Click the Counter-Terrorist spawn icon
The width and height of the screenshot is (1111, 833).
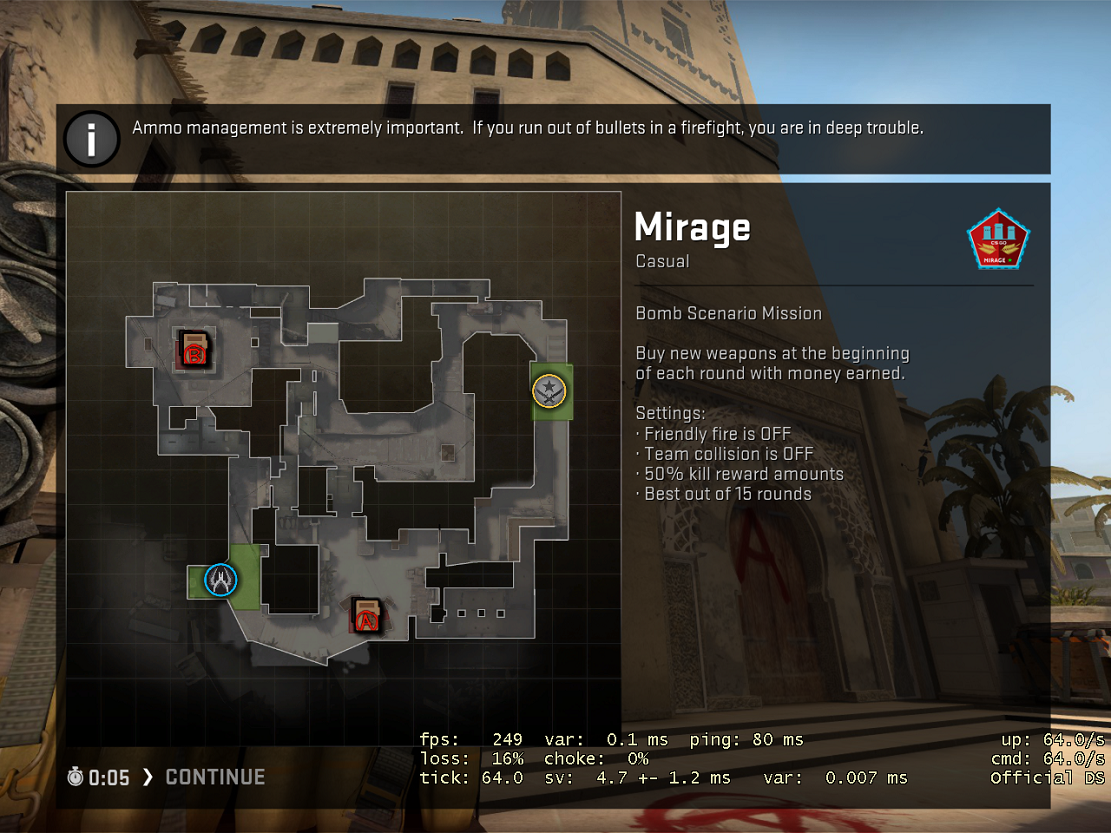pos(221,580)
